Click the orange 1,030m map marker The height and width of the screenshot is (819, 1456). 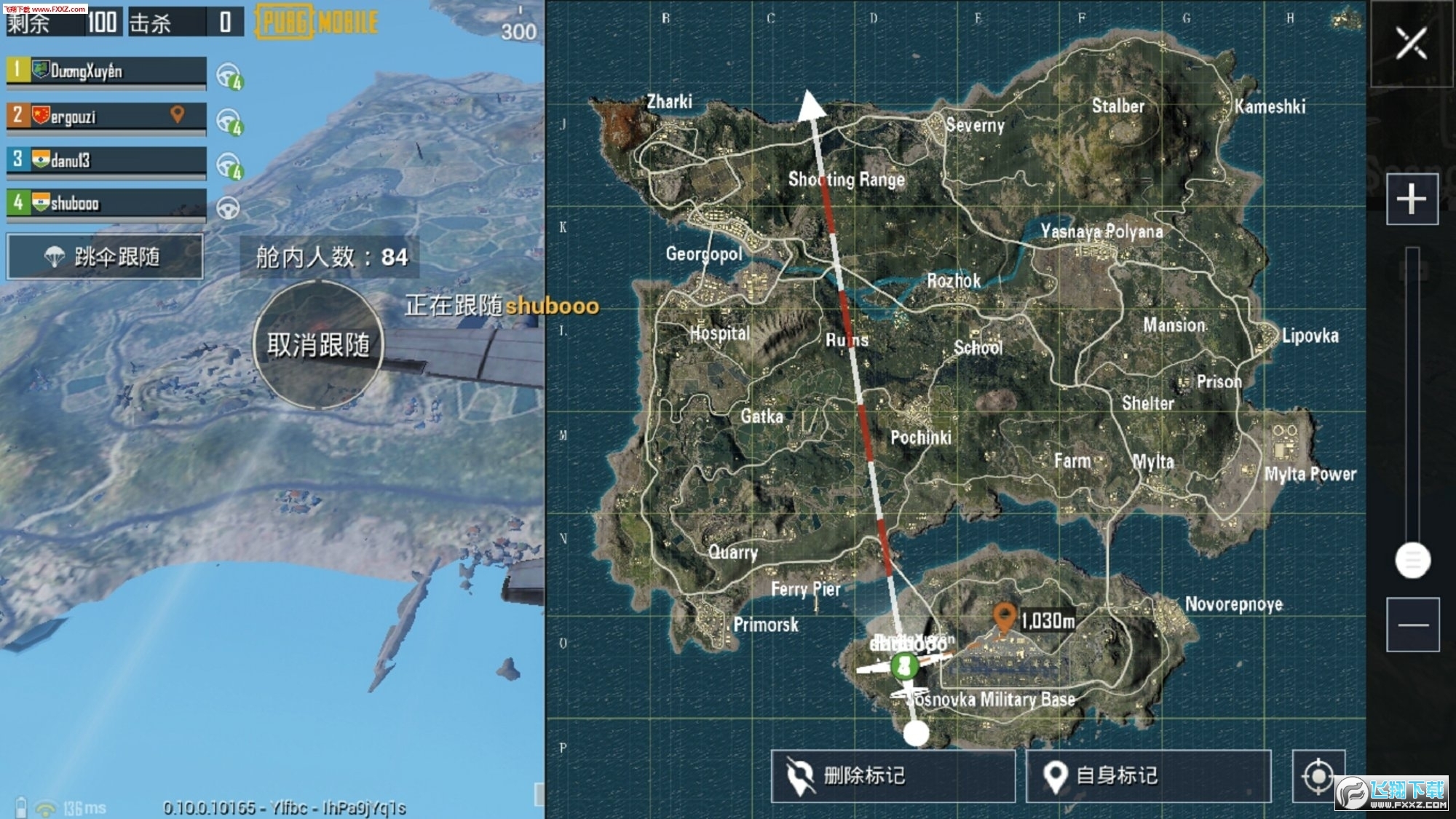click(x=1005, y=617)
